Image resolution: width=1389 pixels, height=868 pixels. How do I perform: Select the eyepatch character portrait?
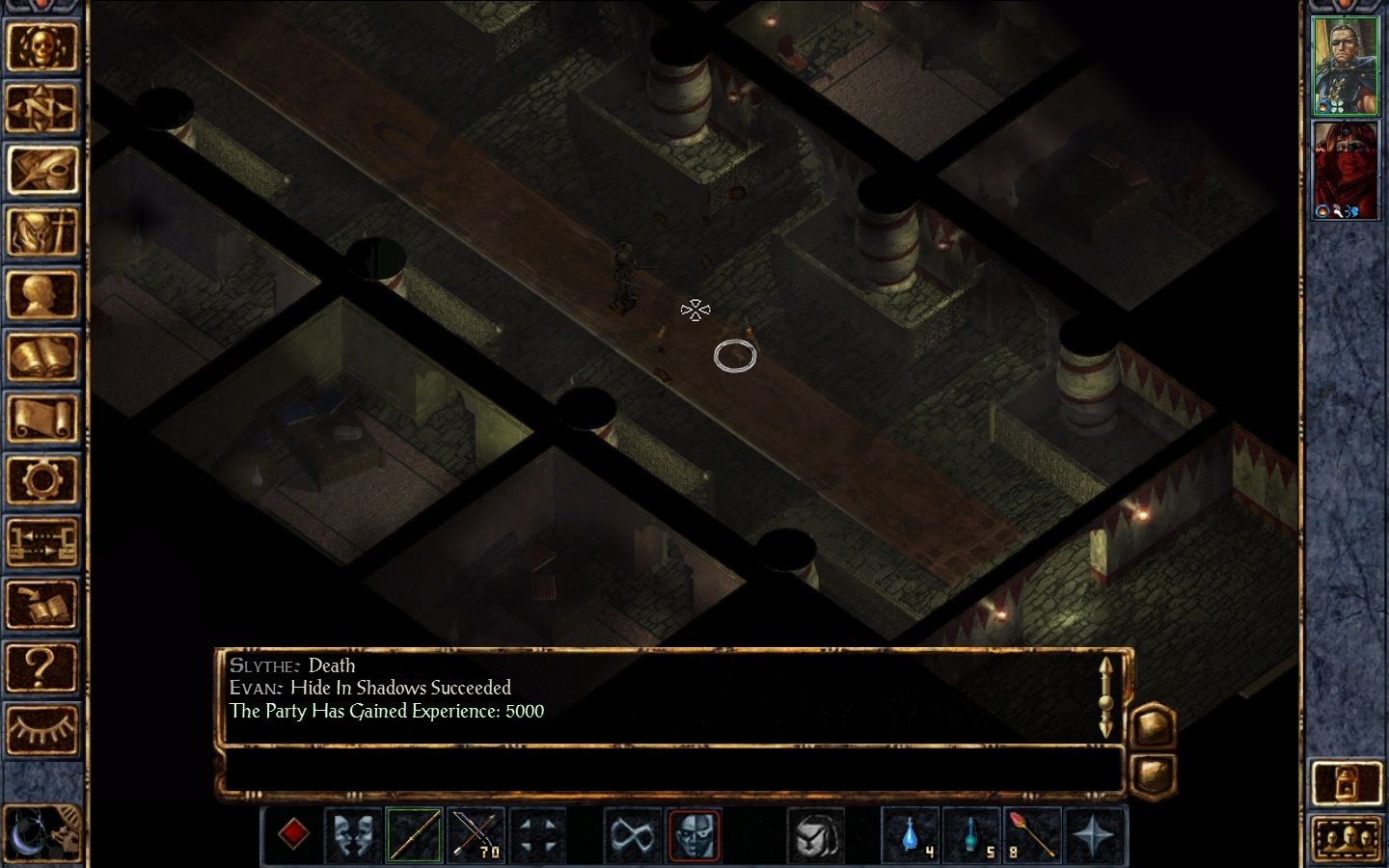point(1346,66)
